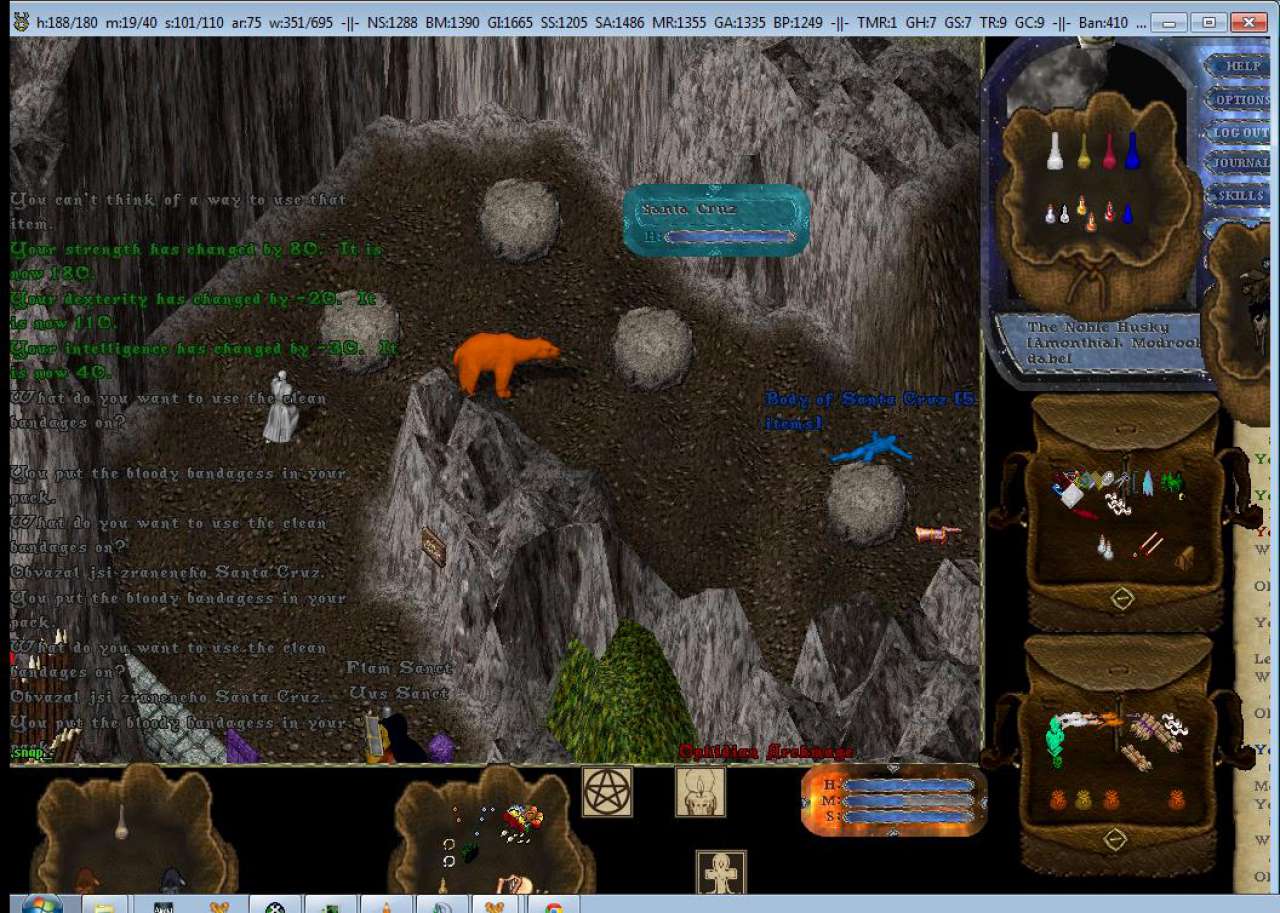Pick the large yellow potion bottle
This screenshot has width=1280, height=913.
1083,152
